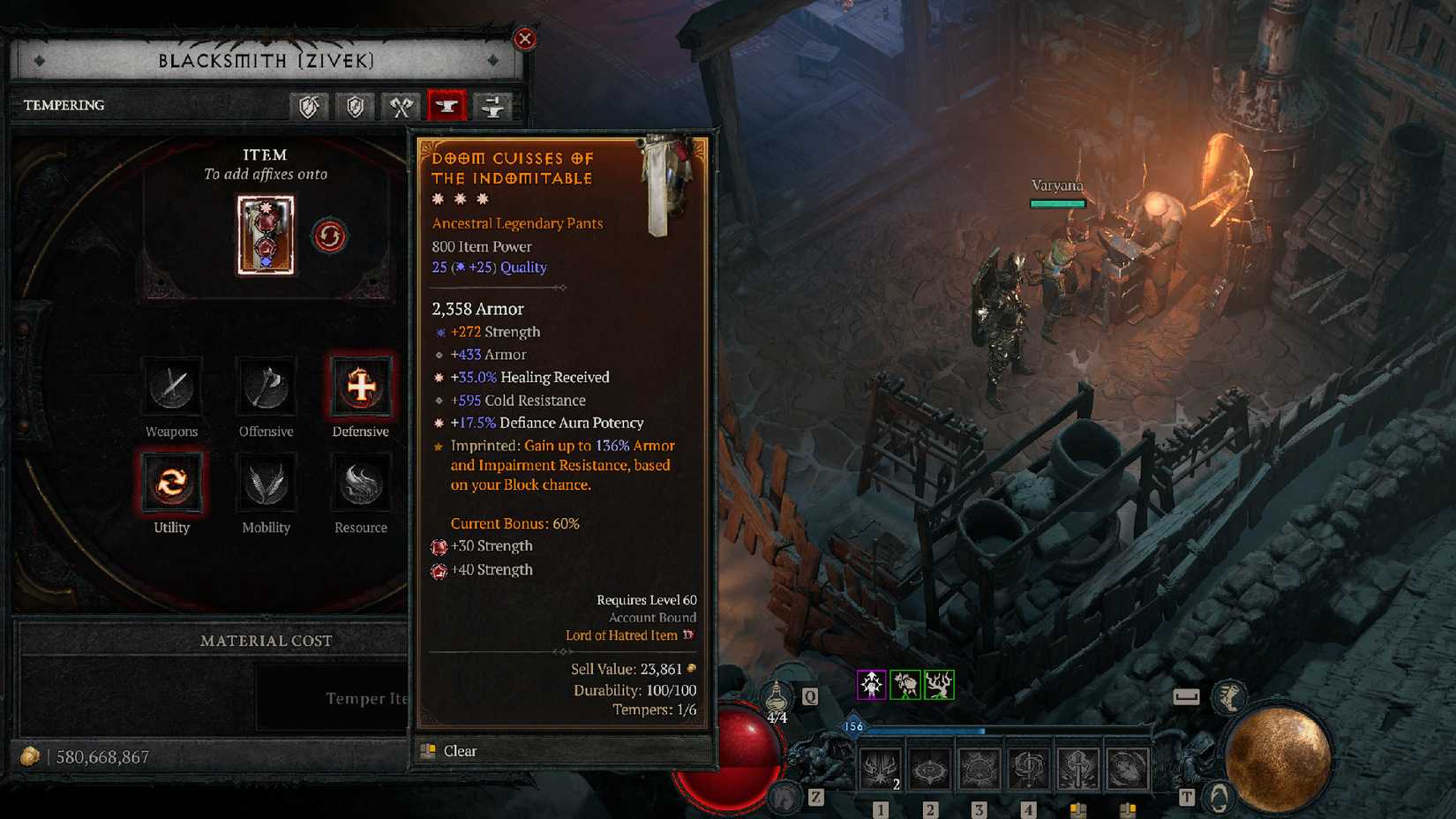
Task: Open the emote wheel icon near minimap
Action: (x=1219, y=795)
